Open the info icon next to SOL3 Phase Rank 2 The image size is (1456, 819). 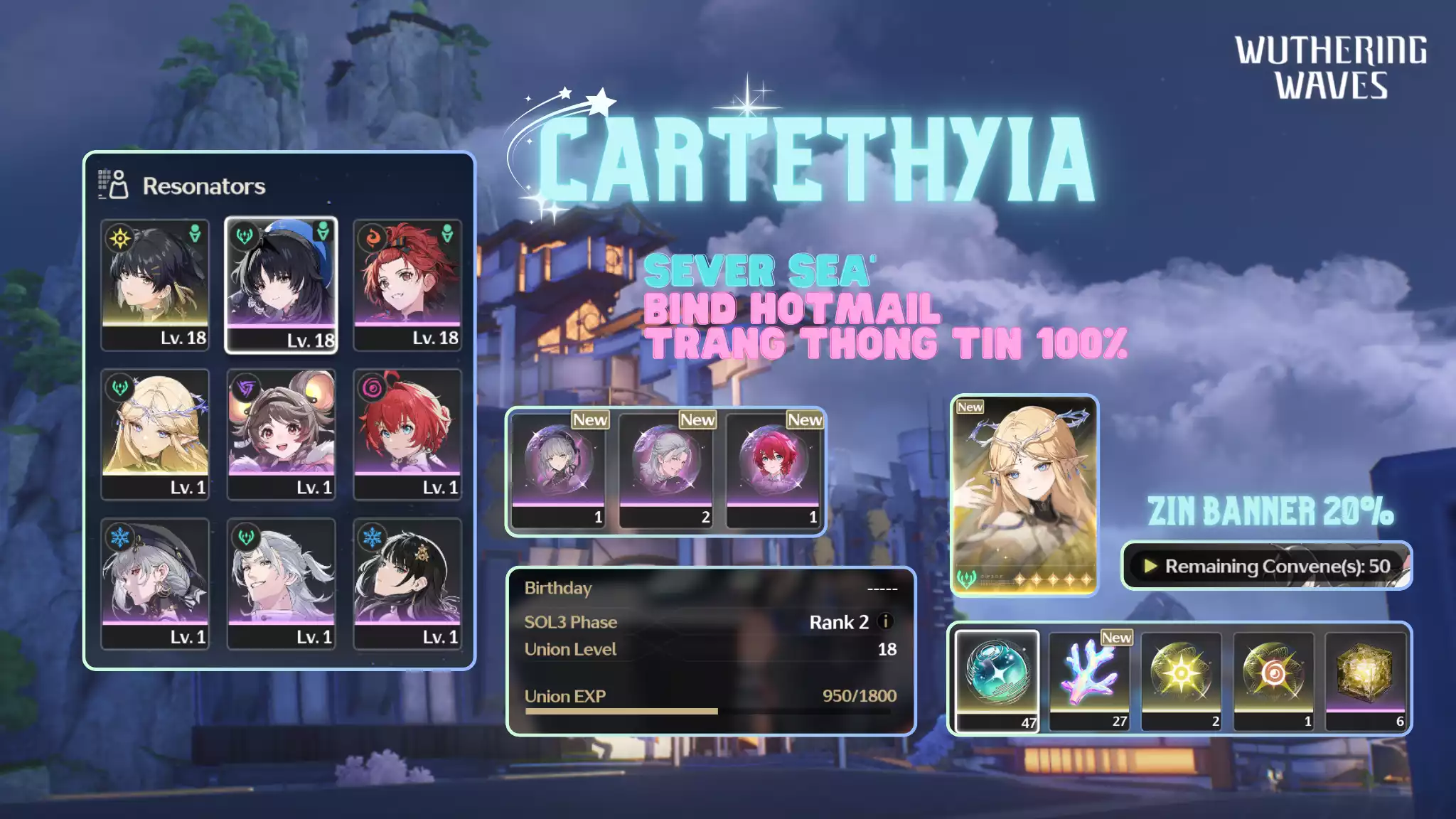[886, 621]
